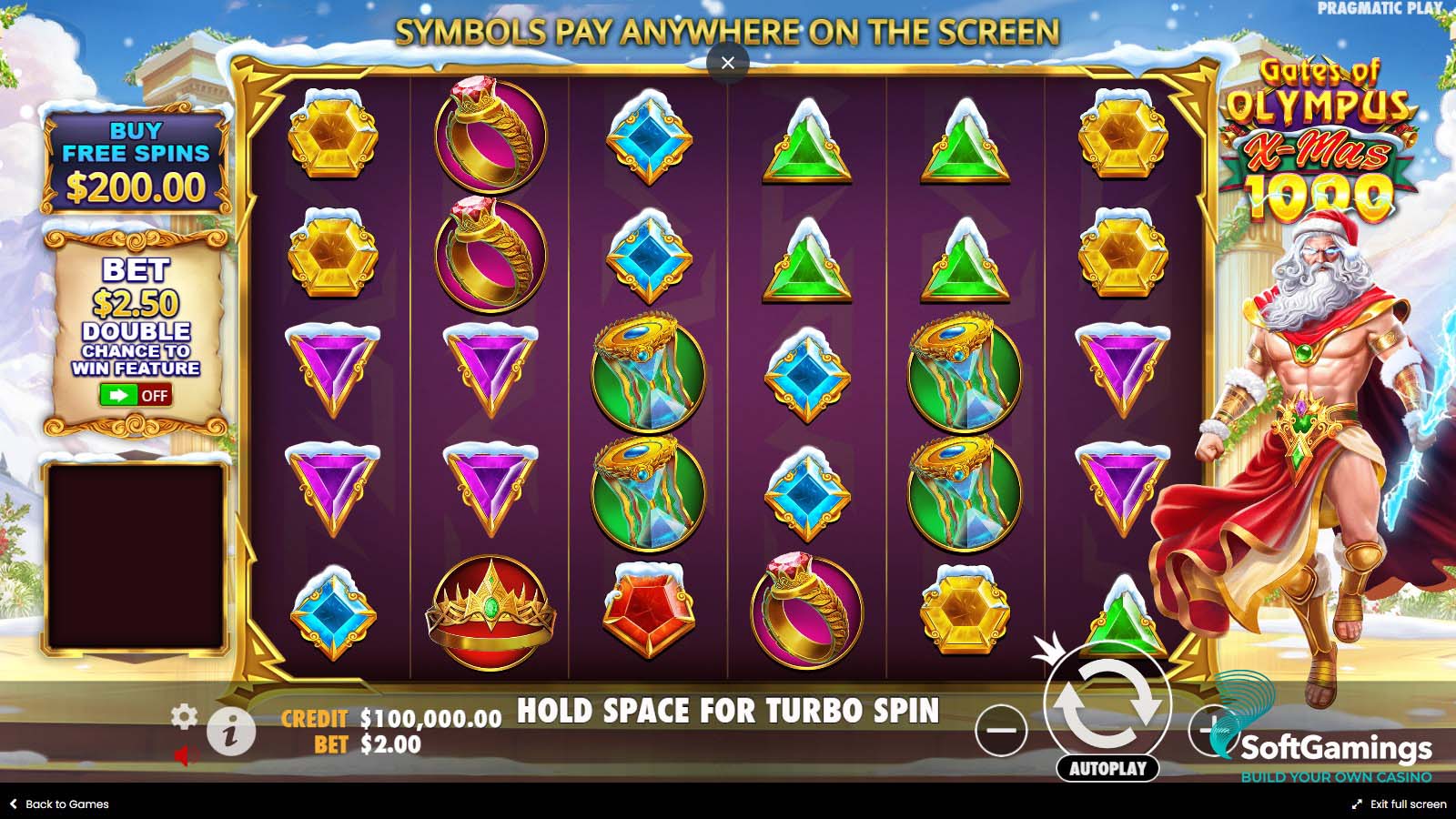Screen dimensions: 1456x819
Task: Decrease the bet with the minus button
Action: [1001, 730]
